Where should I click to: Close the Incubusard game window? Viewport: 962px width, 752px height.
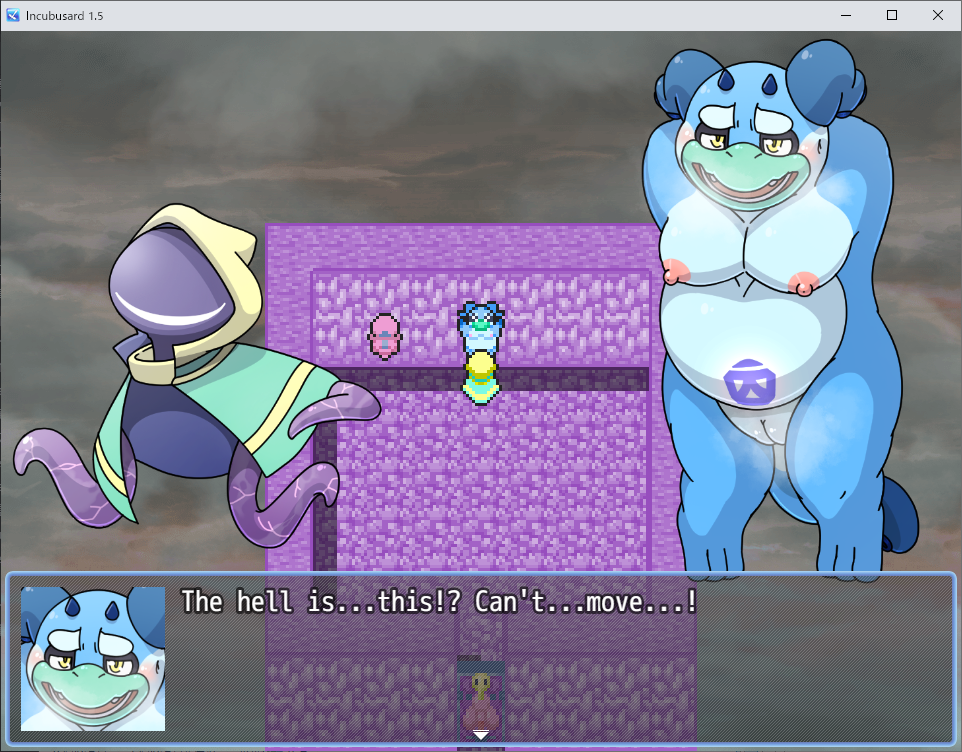point(937,15)
